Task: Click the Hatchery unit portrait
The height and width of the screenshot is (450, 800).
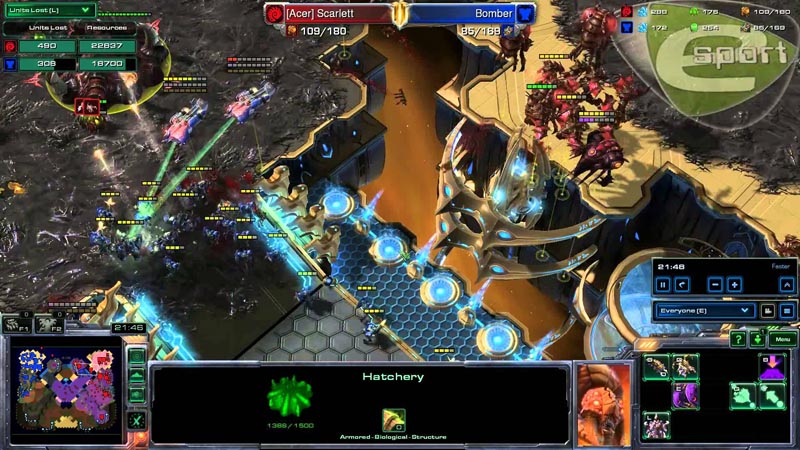Action: [603, 401]
